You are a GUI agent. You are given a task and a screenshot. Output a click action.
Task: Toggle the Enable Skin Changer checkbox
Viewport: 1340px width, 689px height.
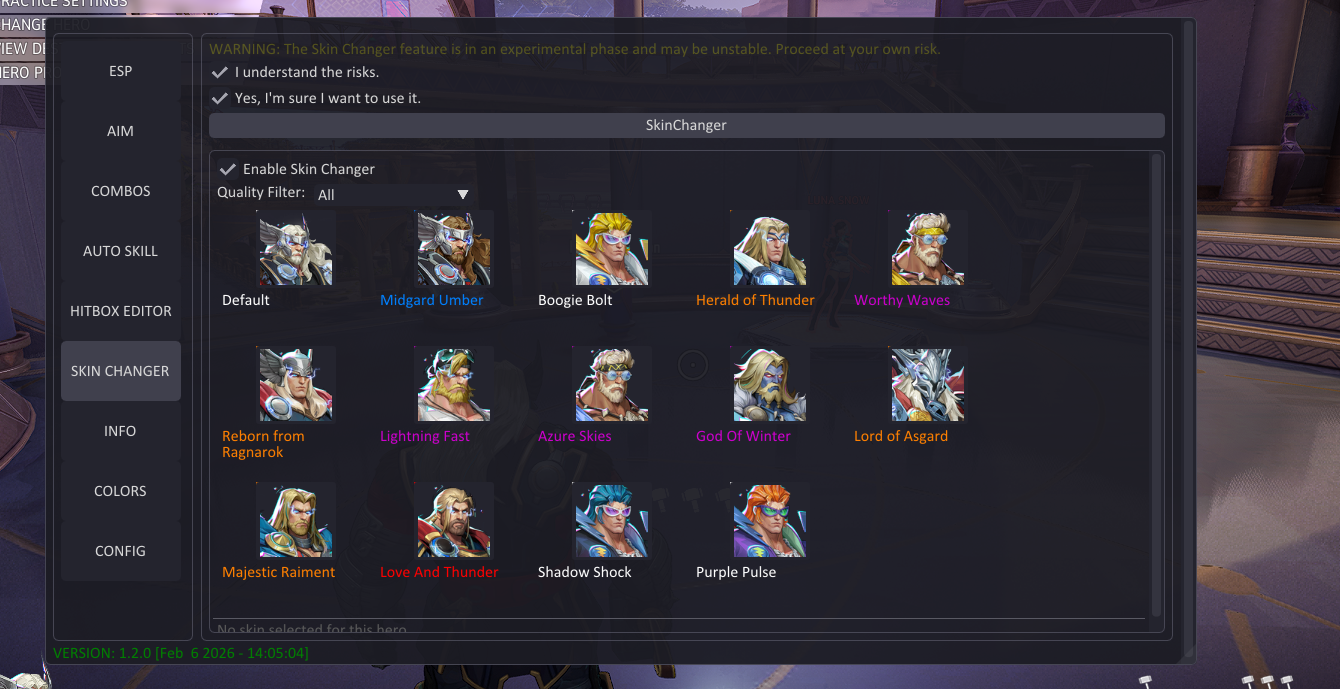coord(228,169)
